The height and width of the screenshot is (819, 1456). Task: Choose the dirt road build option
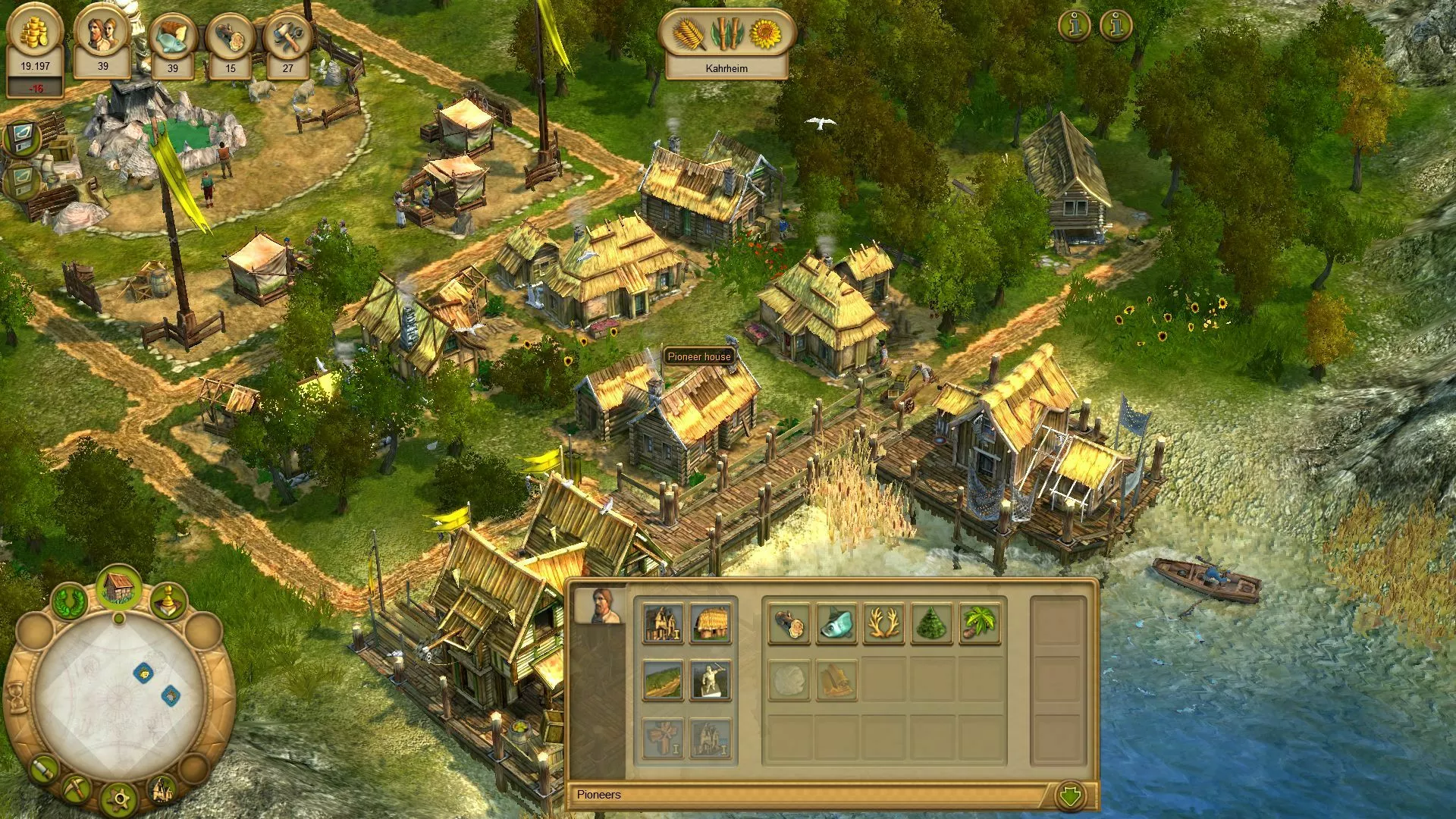tap(663, 679)
